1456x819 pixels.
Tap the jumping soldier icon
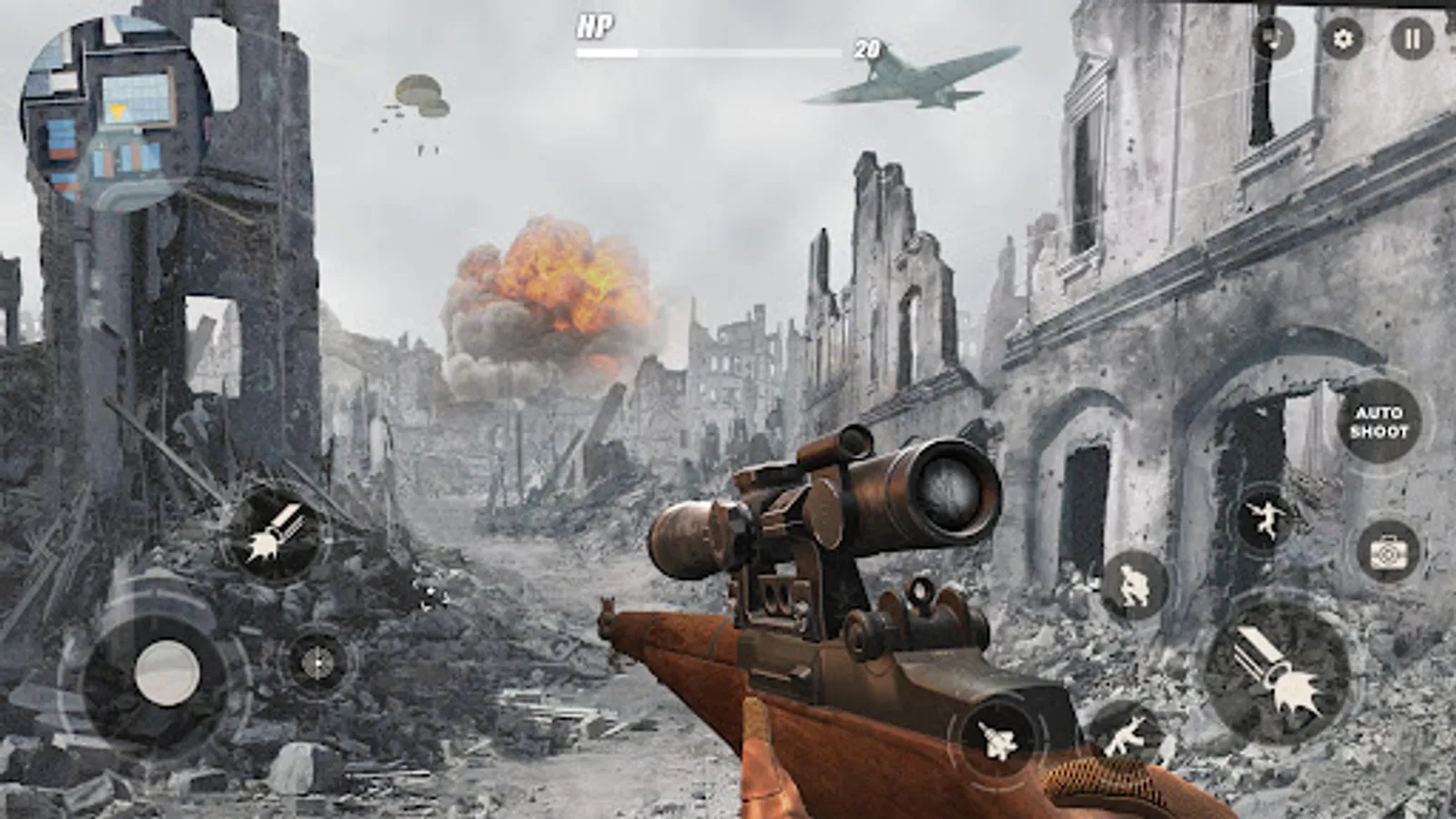point(1264,518)
